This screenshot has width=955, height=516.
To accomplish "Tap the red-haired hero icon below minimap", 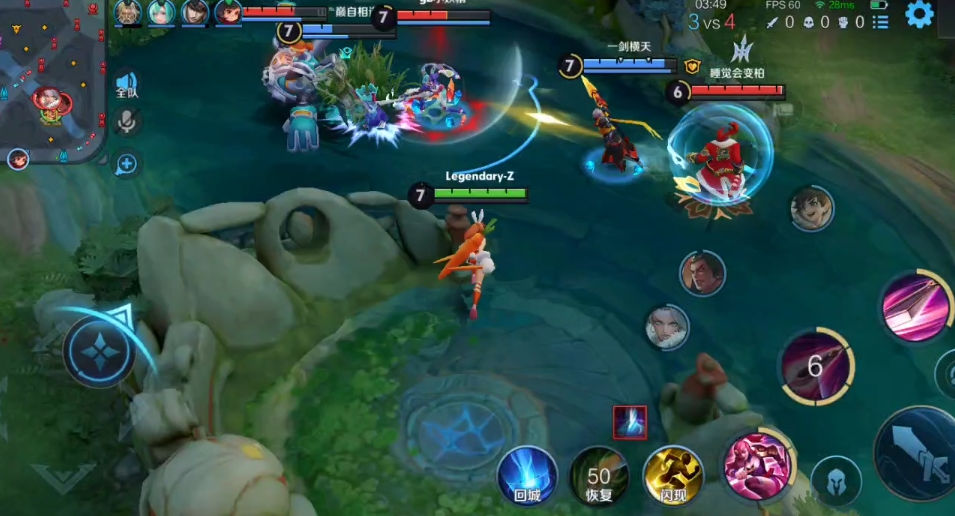I will pos(18,158).
